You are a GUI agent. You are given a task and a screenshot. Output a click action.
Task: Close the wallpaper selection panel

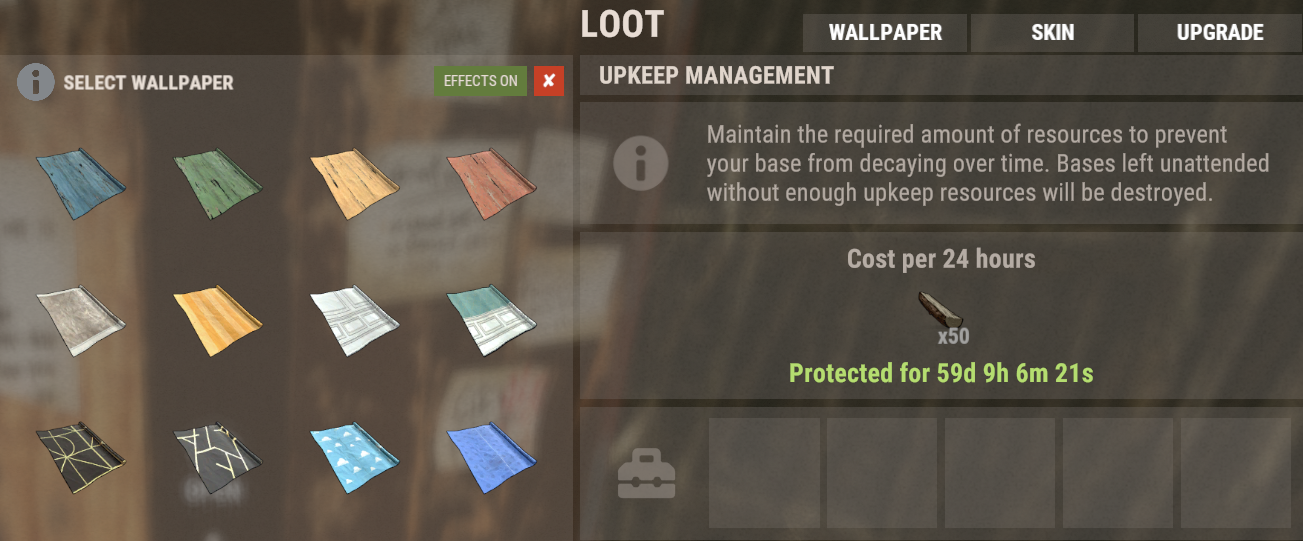point(549,81)
